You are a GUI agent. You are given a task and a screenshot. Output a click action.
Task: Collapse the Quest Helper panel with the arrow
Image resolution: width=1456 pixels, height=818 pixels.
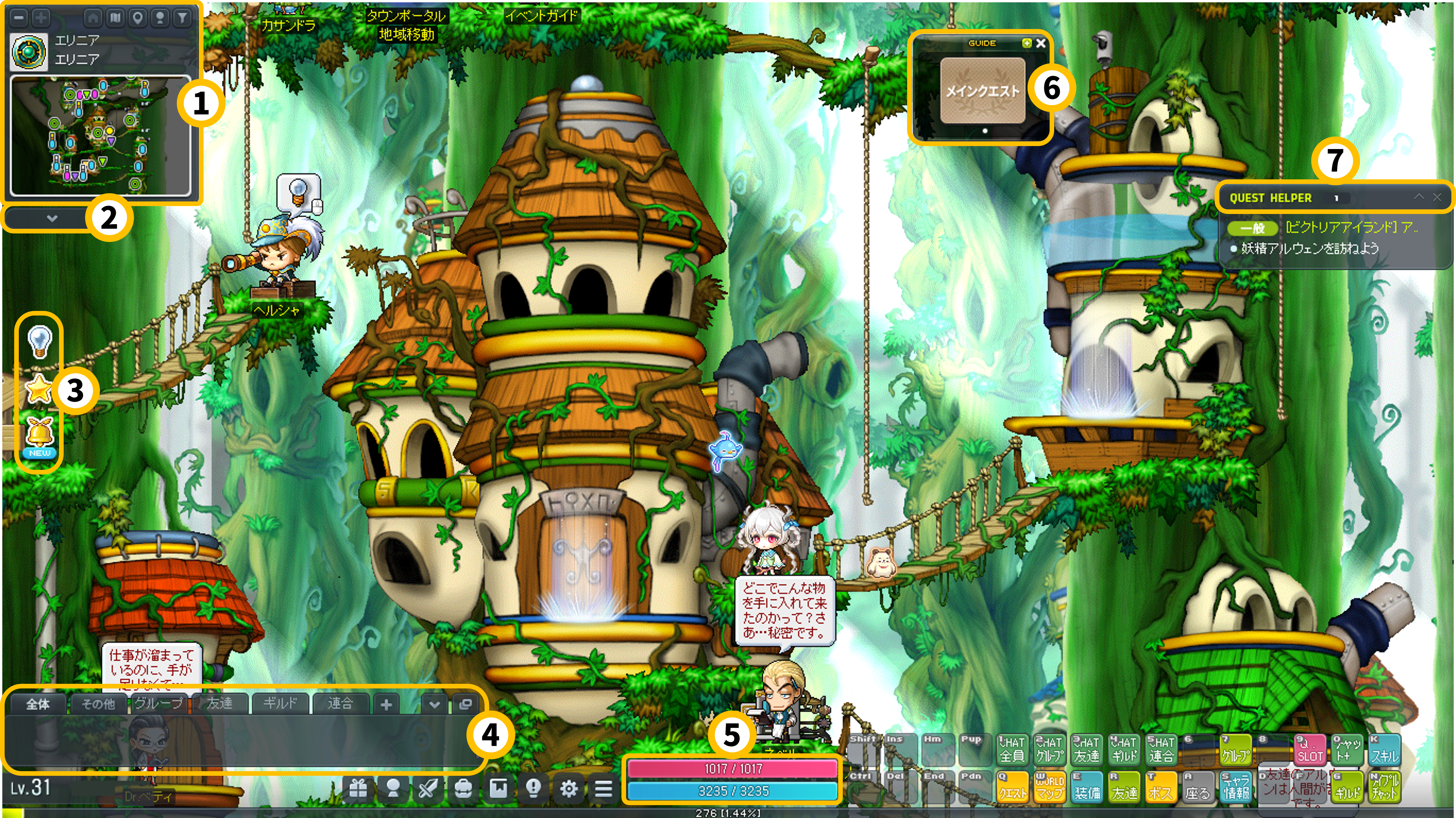tap(1419, 197)
